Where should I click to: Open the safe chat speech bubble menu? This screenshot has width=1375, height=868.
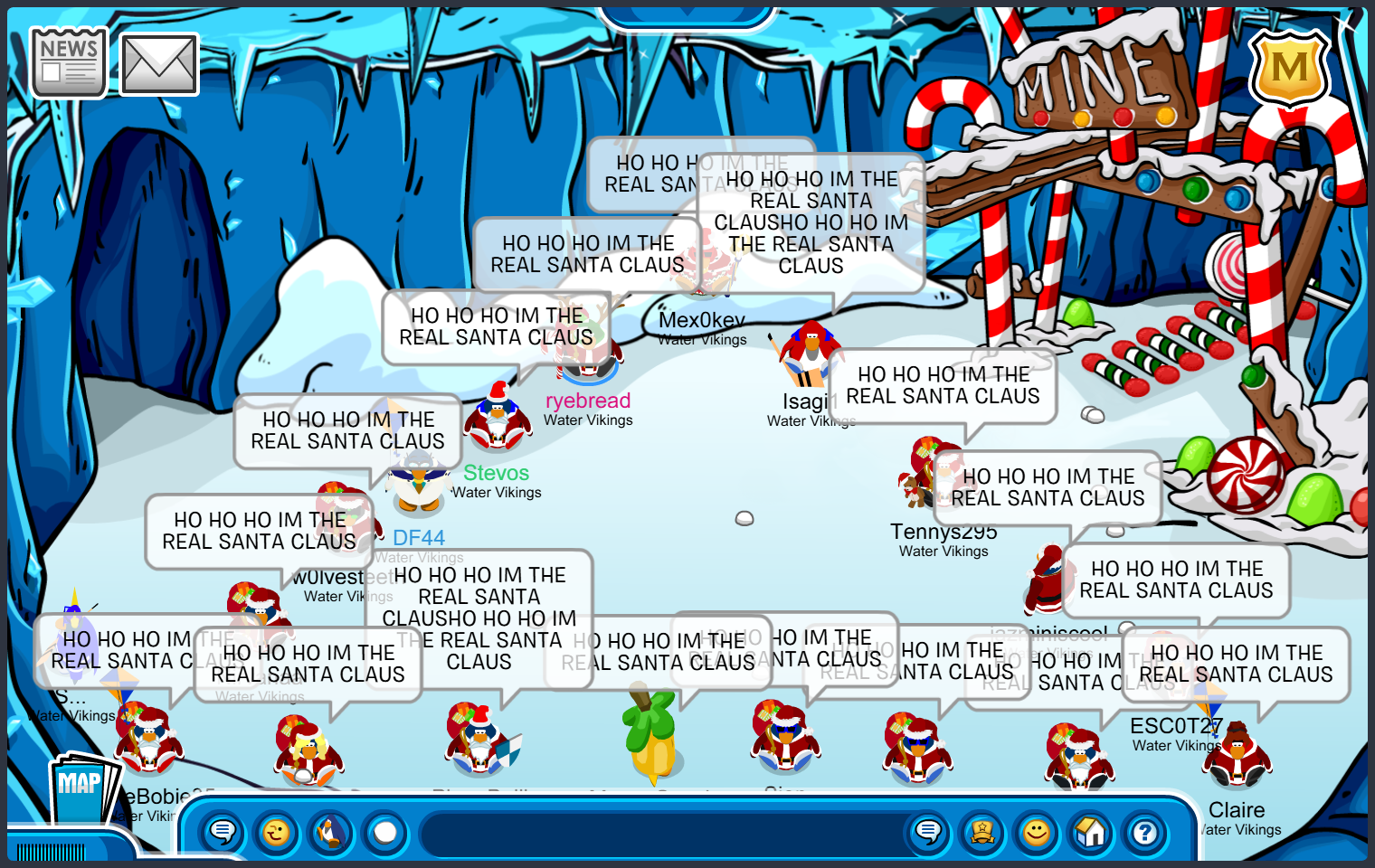tap(223, 832)
